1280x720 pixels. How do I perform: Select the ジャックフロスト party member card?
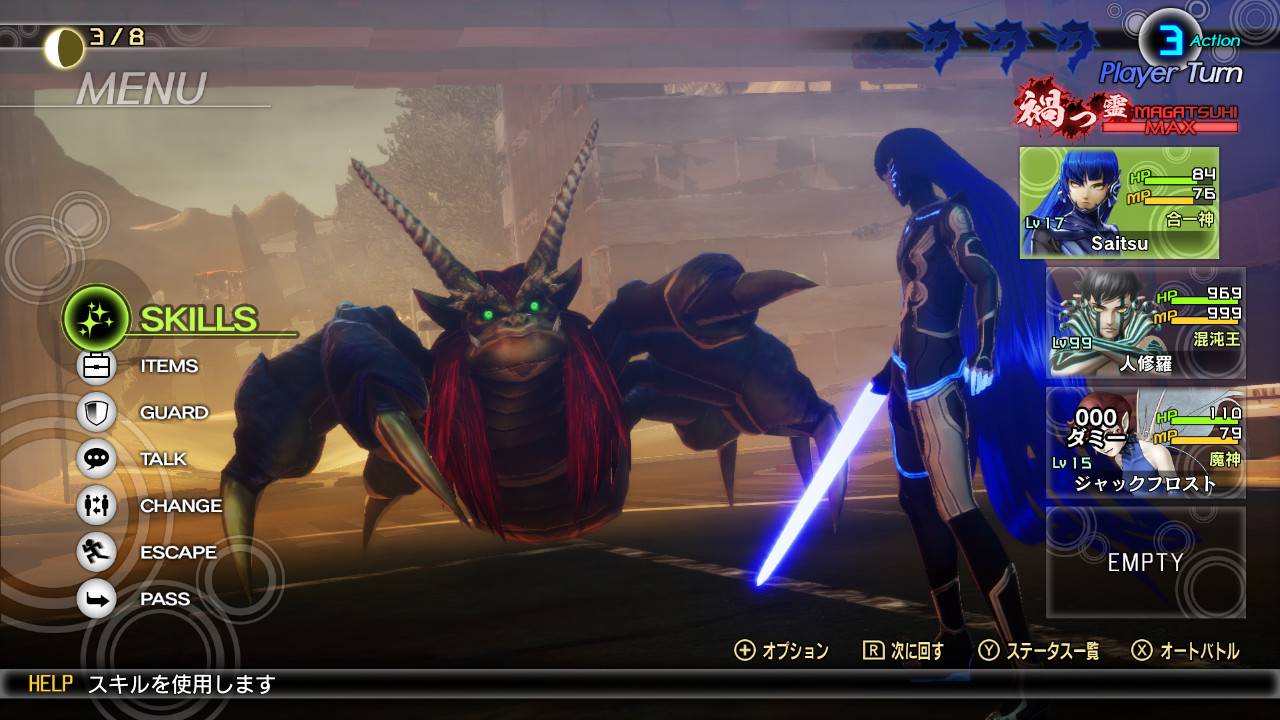tap(1146, 443)
